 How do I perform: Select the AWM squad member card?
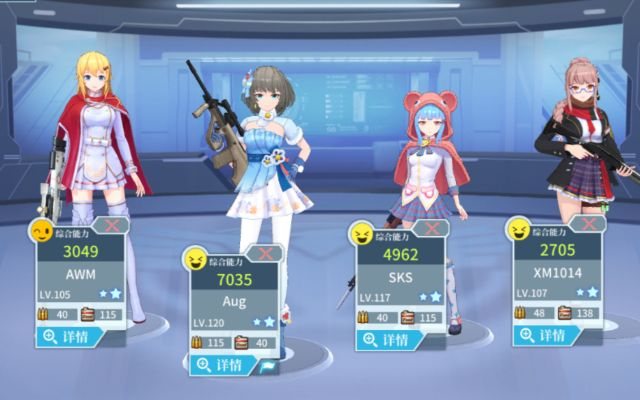(82, 272)
